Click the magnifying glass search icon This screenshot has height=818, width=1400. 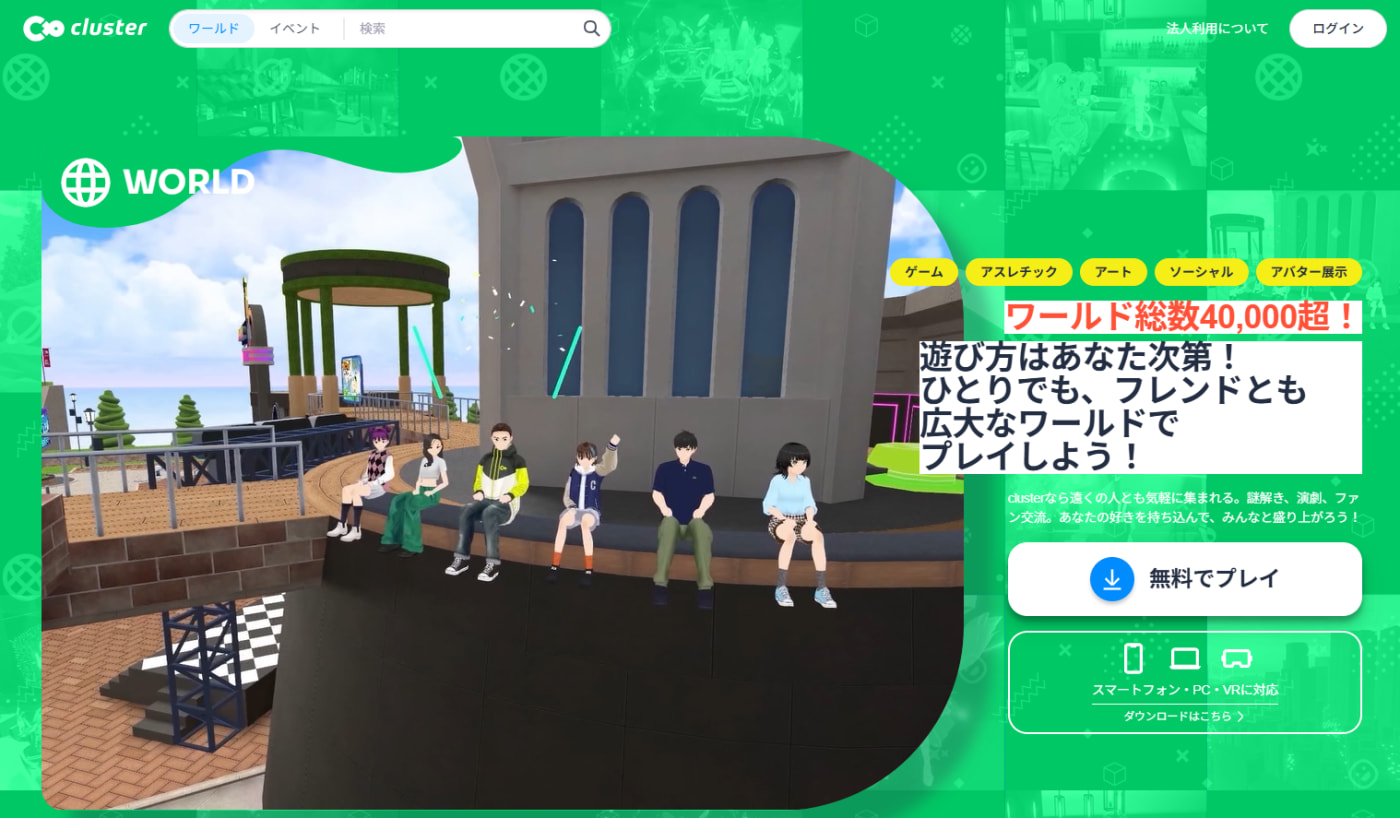(x=591, y=28)
